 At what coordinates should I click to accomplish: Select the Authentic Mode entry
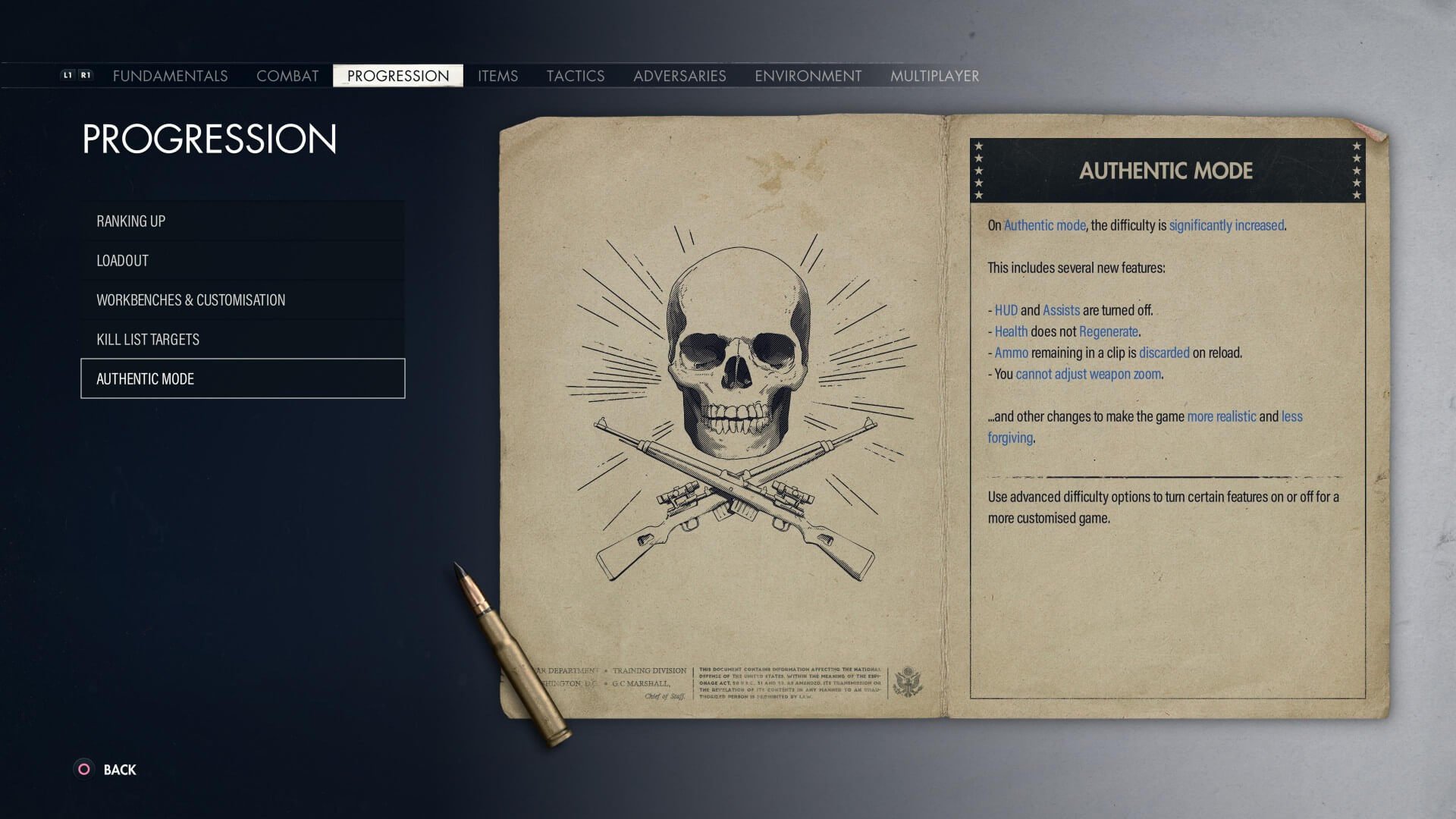click(243, 378)
